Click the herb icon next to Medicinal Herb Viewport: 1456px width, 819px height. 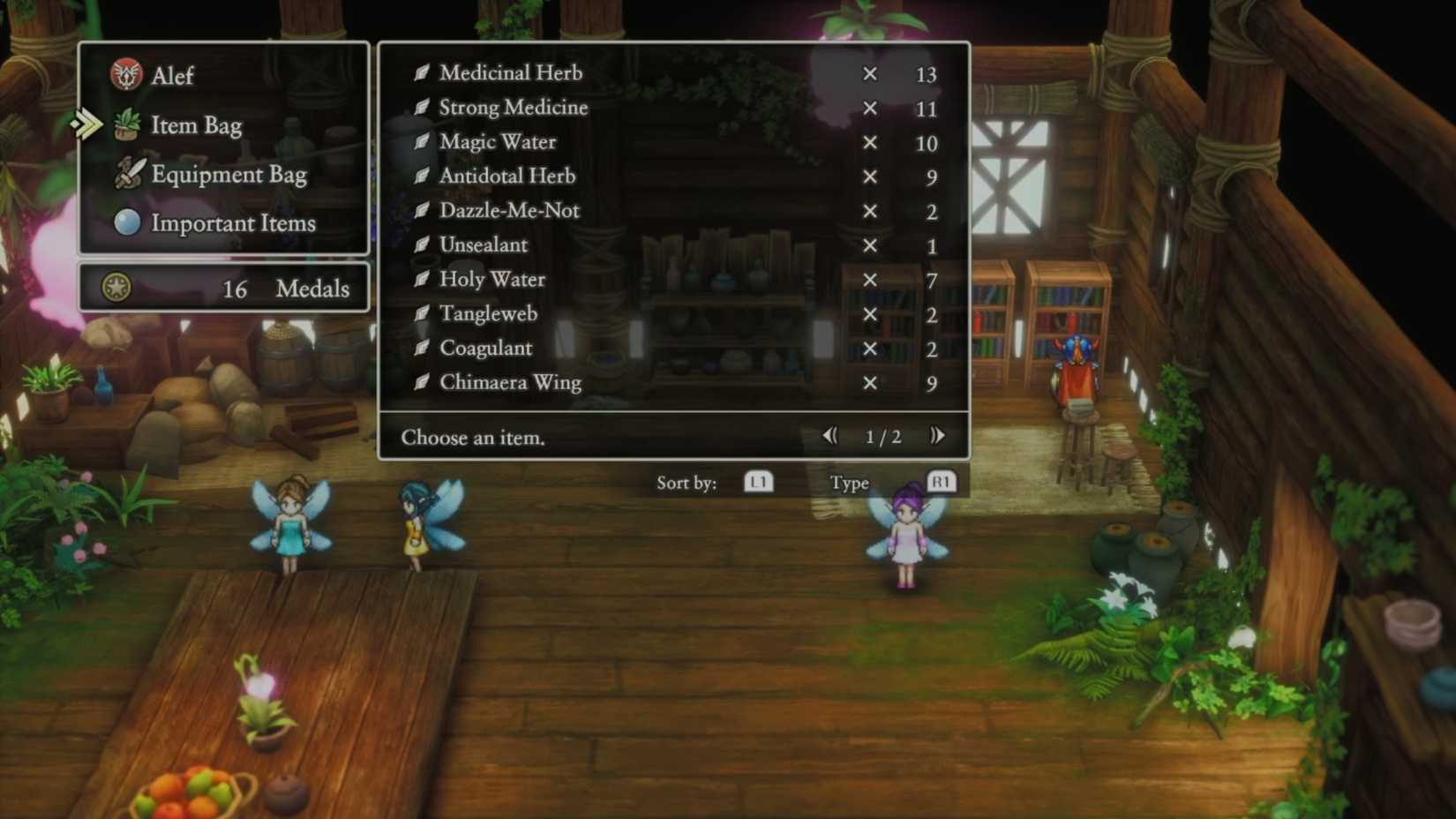(421, 72)
